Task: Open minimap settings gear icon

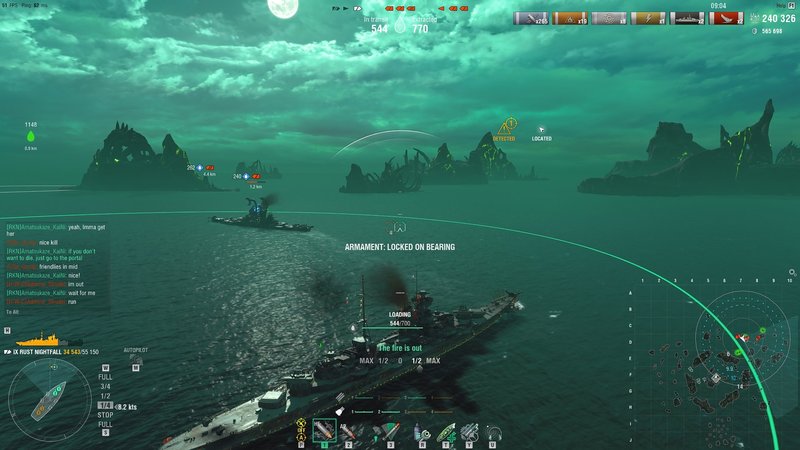Action: [x=792, y=272]
